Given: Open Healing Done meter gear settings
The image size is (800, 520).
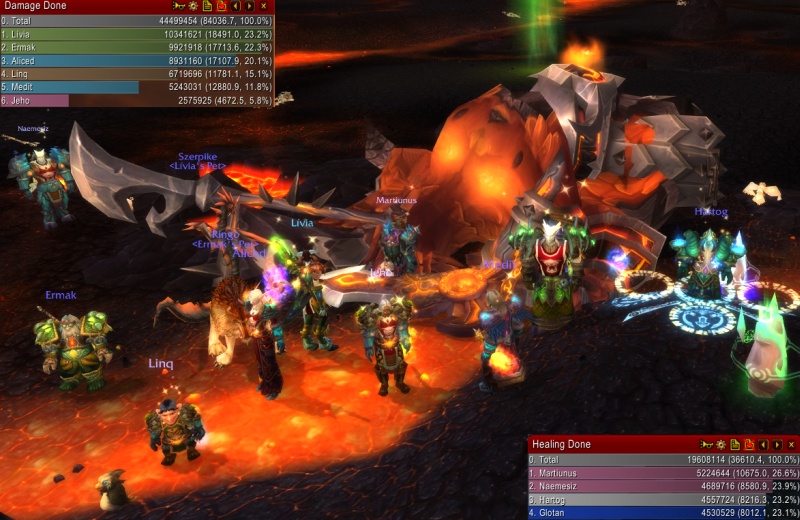Looking at the screenshot, I should 720,444.
